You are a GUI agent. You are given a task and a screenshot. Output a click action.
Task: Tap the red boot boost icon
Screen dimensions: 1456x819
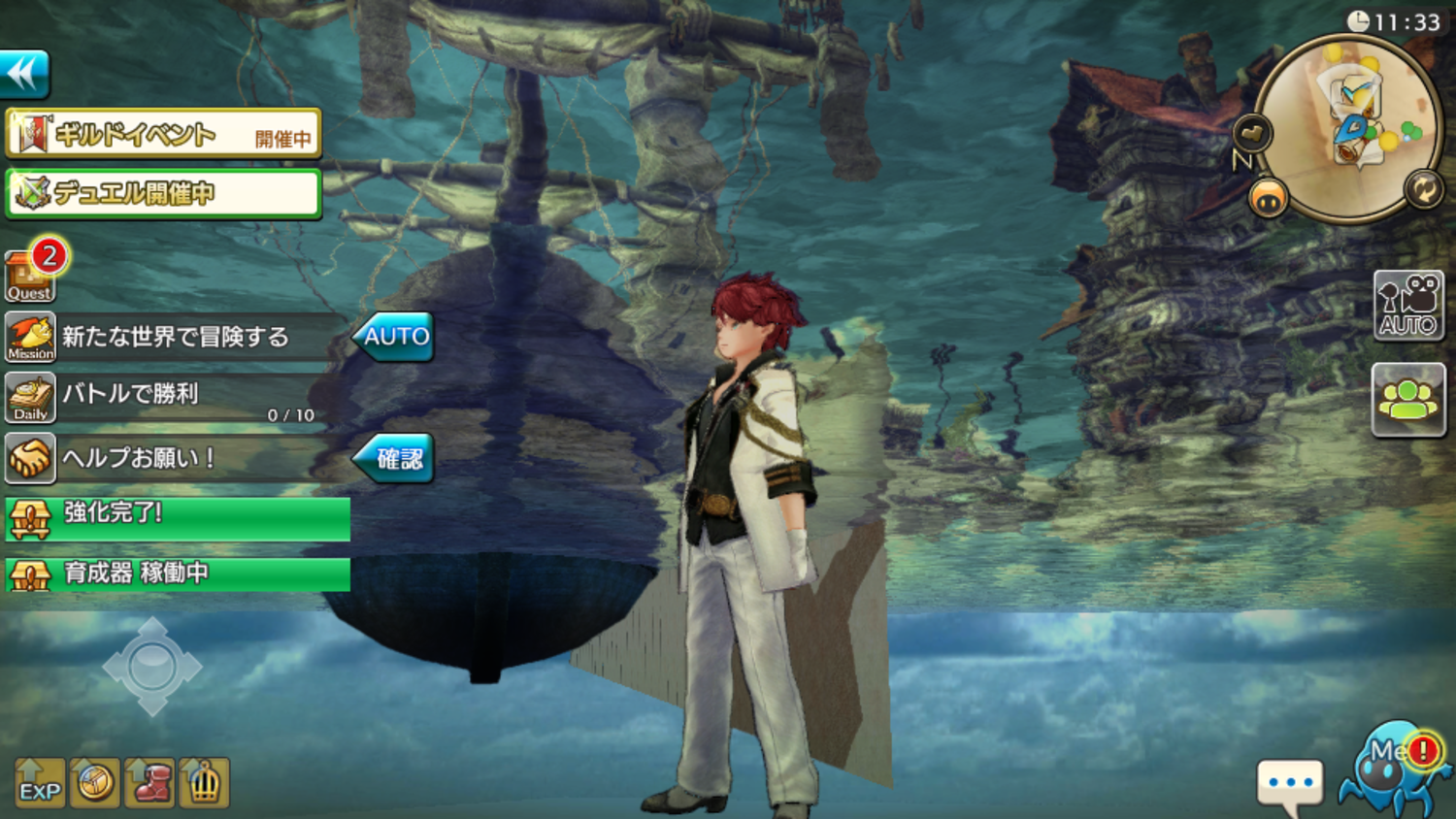tap(149, 783)
